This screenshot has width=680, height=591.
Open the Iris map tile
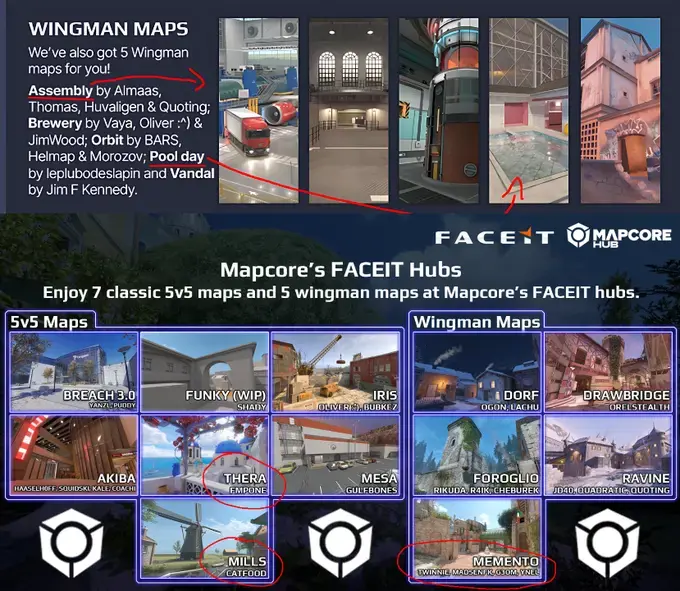[x=335, y=372]
